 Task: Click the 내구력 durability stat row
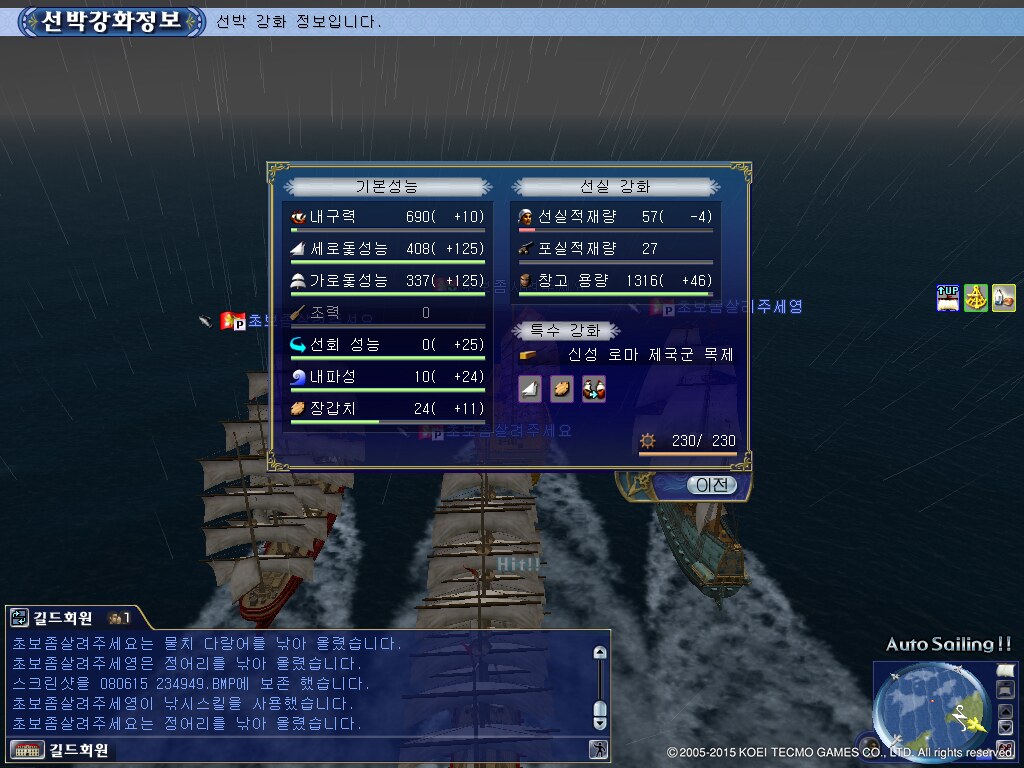(x=387, y=217)
